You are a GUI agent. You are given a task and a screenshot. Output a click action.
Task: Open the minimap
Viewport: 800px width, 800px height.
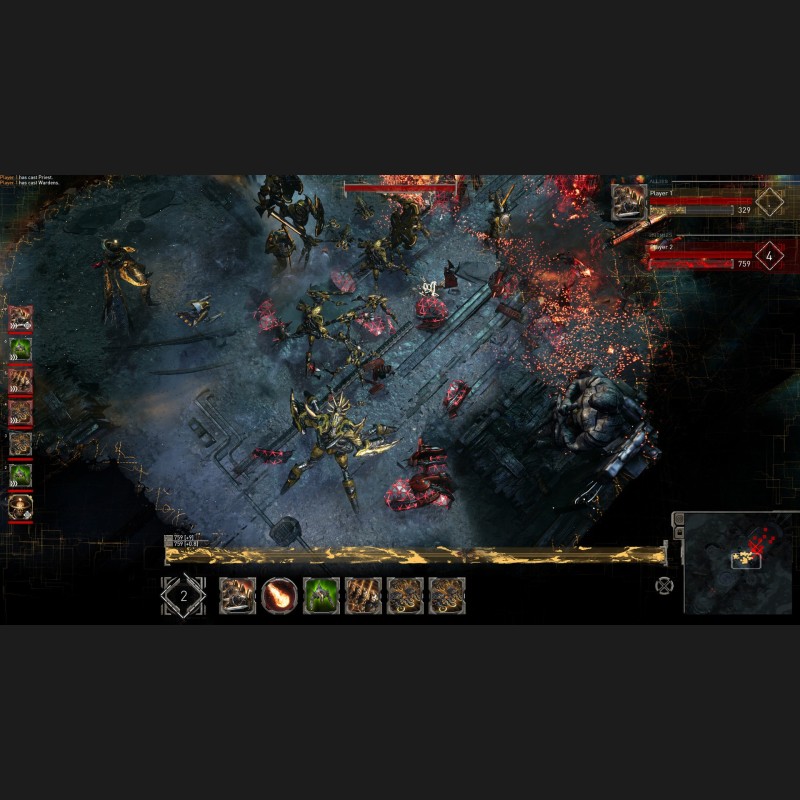[x=737, y=564]
